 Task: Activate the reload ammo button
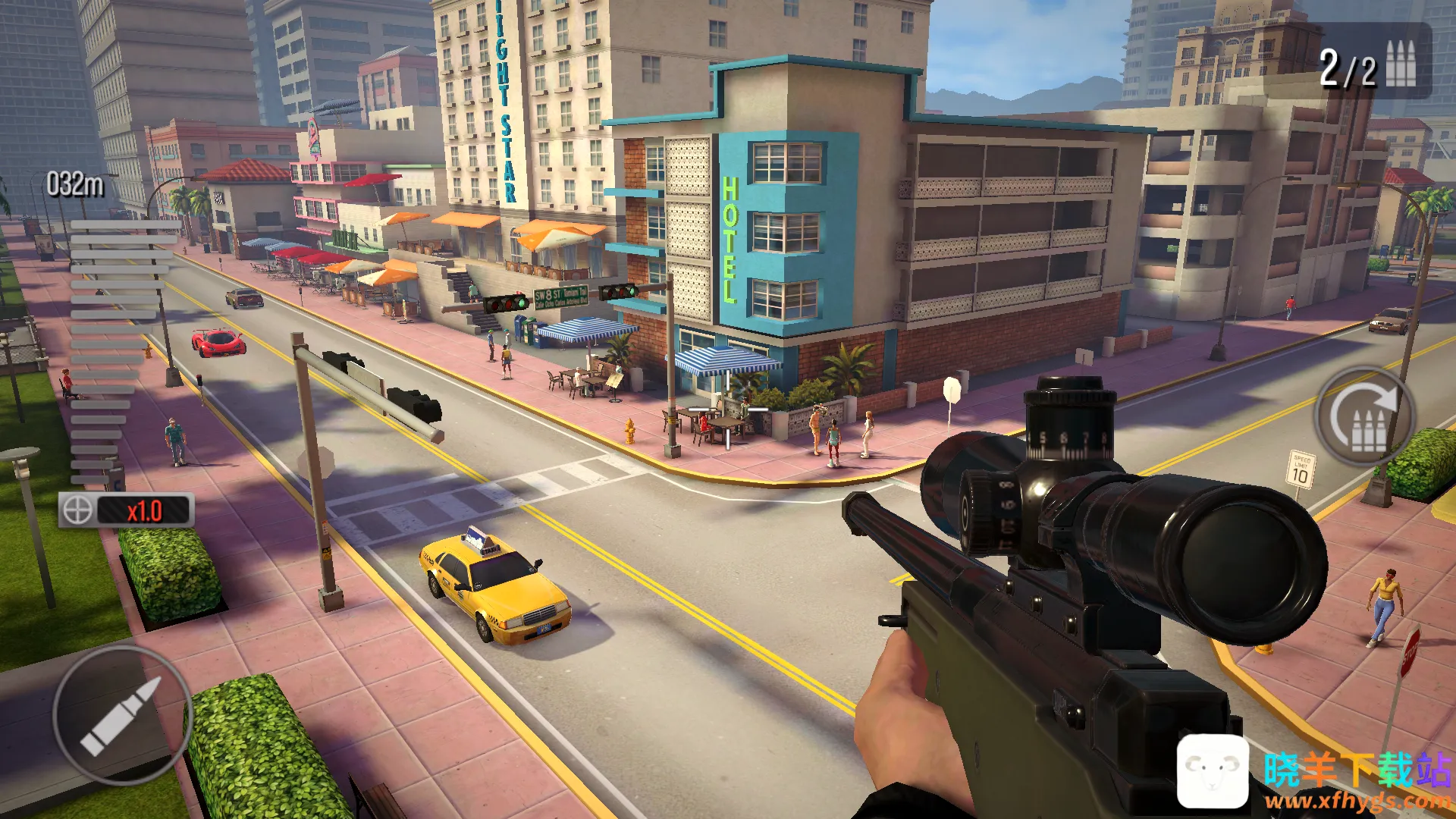click(x=1366, y=418)
